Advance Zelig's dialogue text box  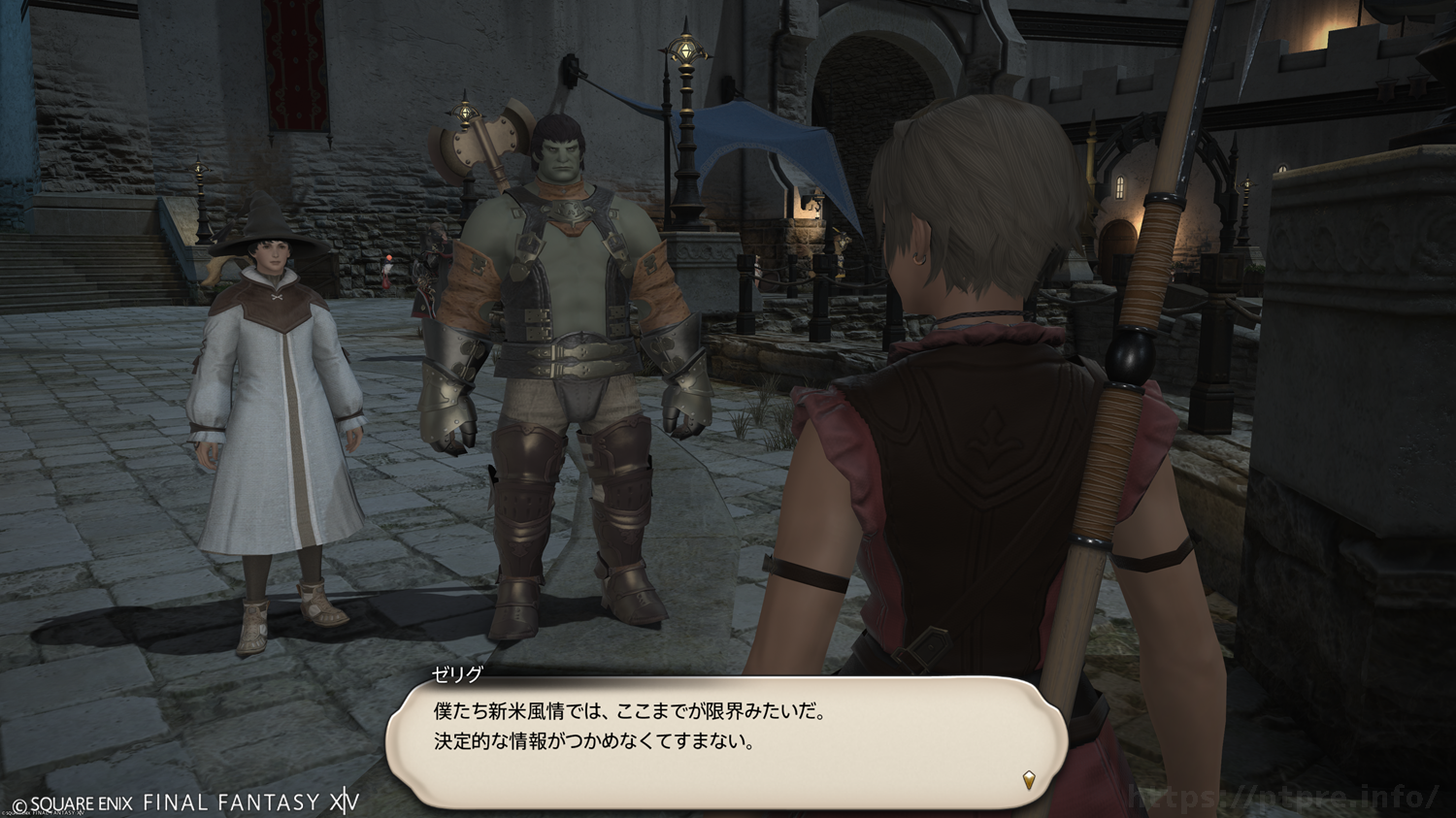pyautogui.click(x=726, y=742)
